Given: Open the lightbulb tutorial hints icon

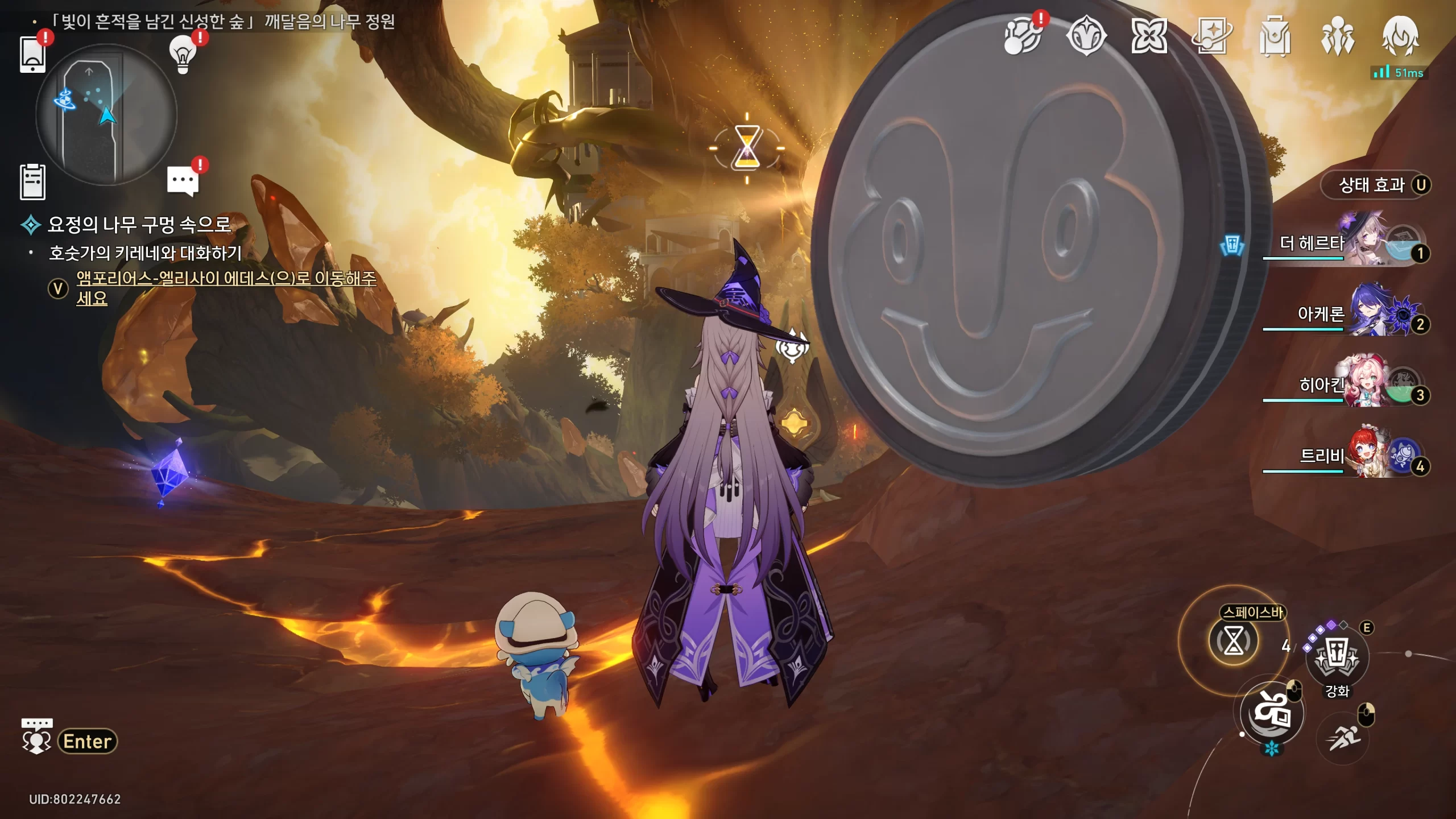Looking at the screenshot, I should coord(183,54).
